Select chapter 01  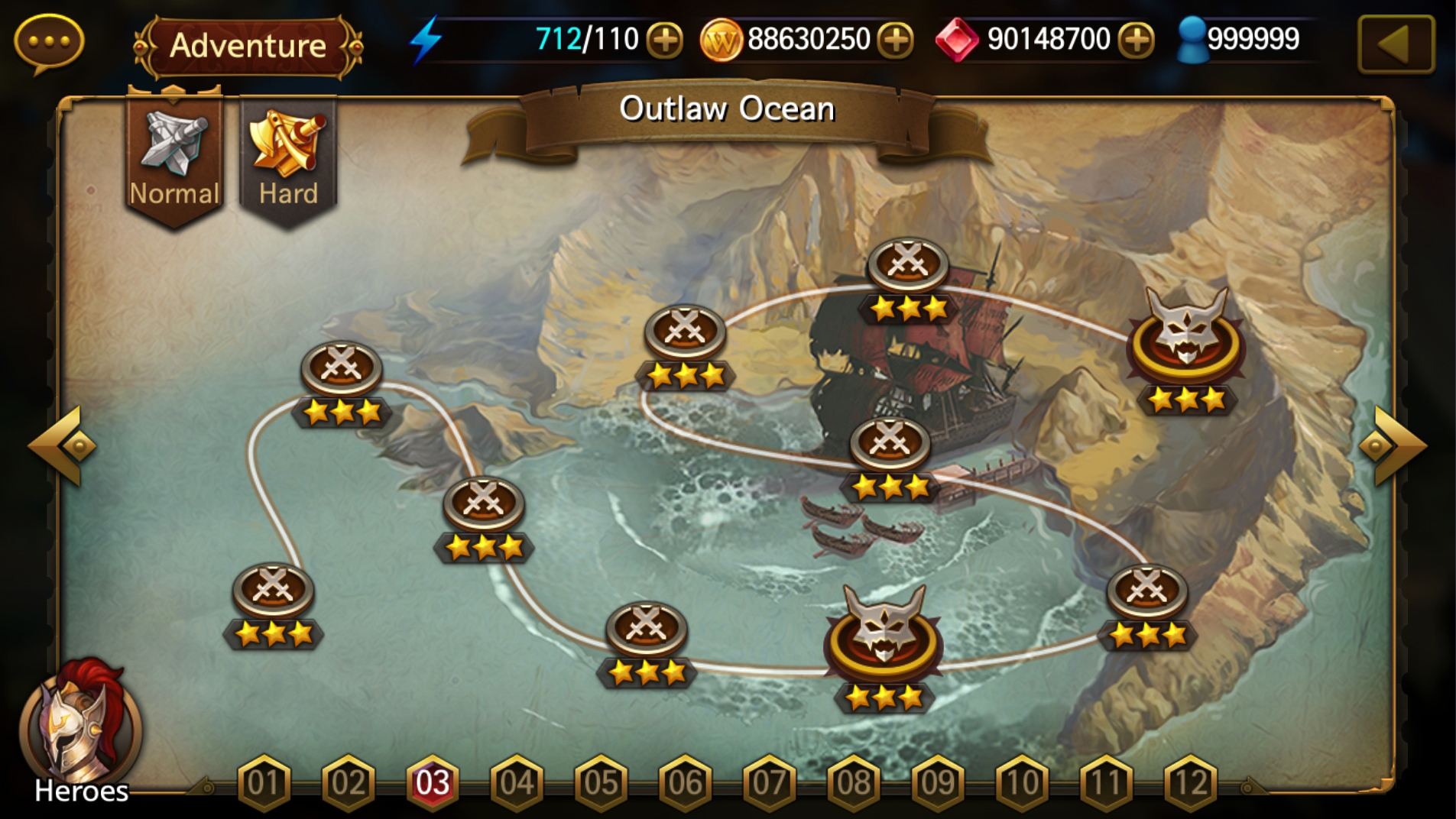pos(264,782)
